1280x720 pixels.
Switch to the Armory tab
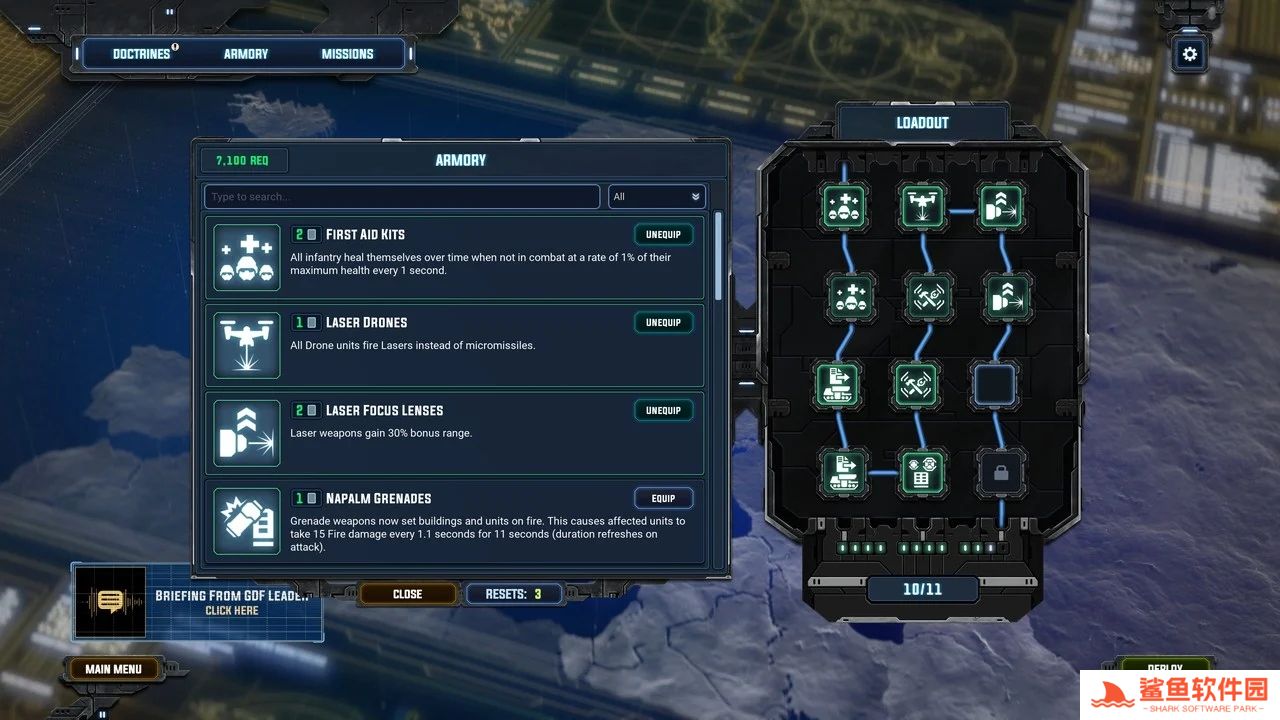tap(246, 54)
